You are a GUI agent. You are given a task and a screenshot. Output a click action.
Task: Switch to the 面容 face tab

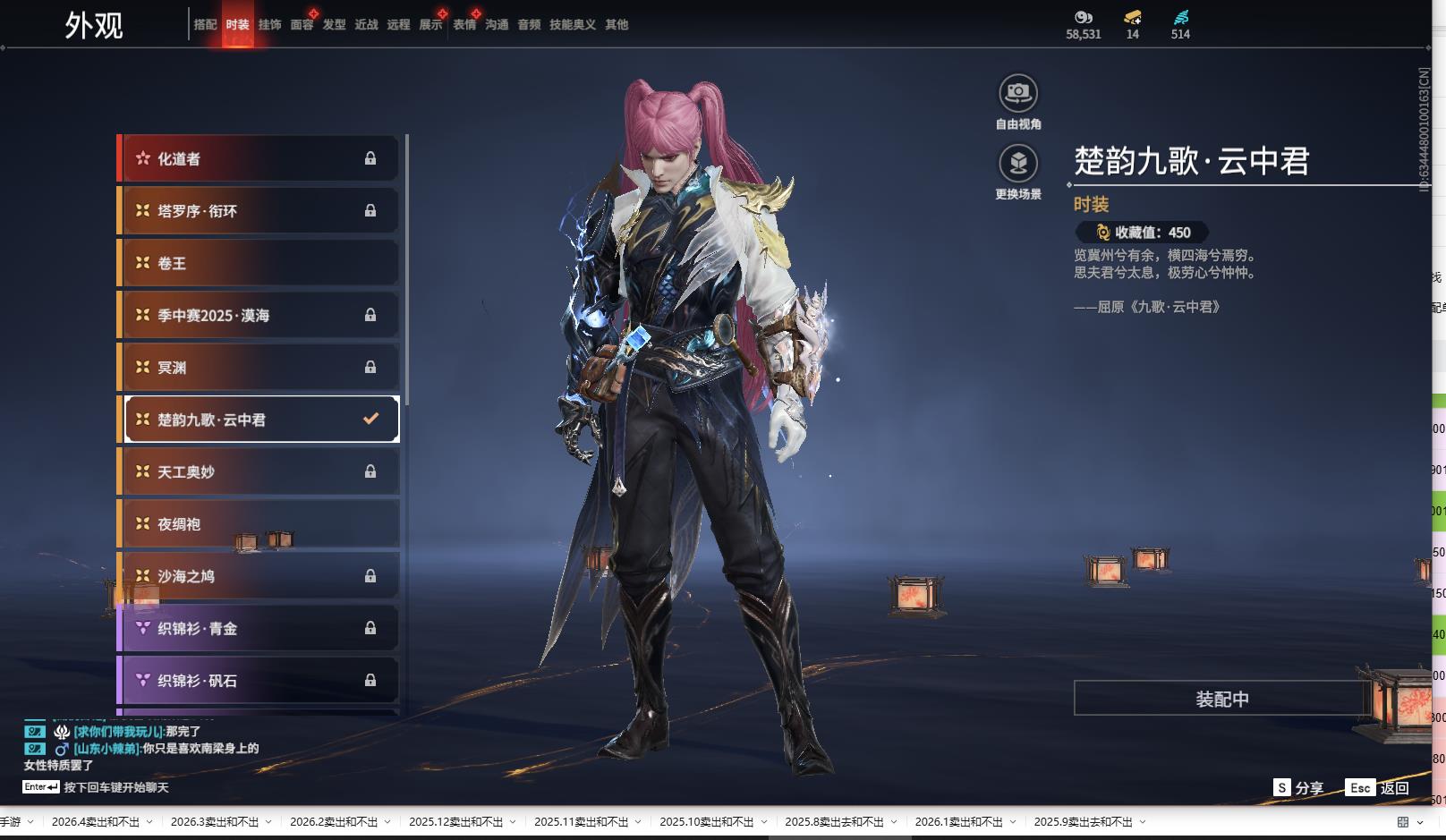pos(302,25)
